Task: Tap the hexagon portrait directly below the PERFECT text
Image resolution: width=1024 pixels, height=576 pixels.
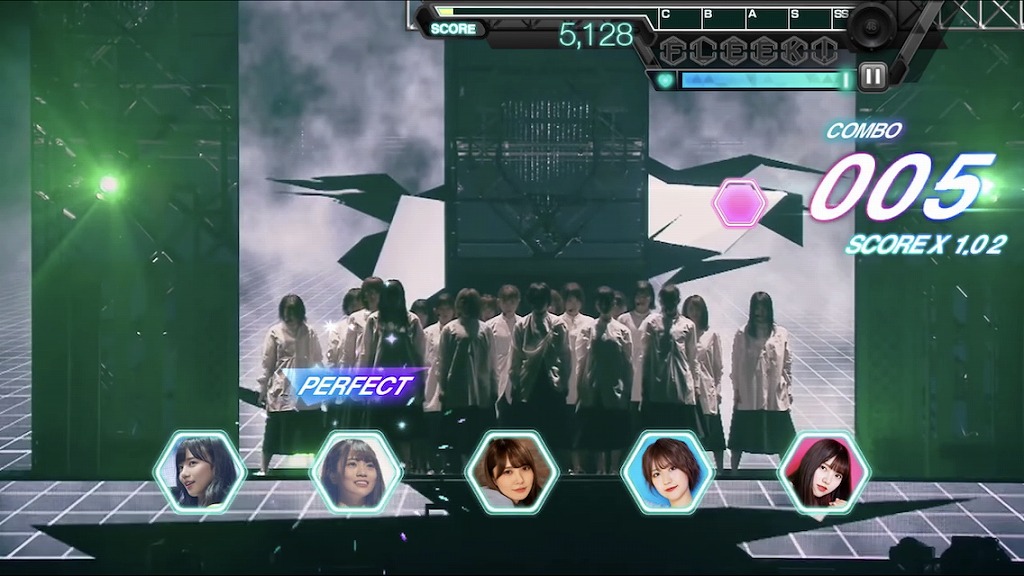Action: (355, 472)
